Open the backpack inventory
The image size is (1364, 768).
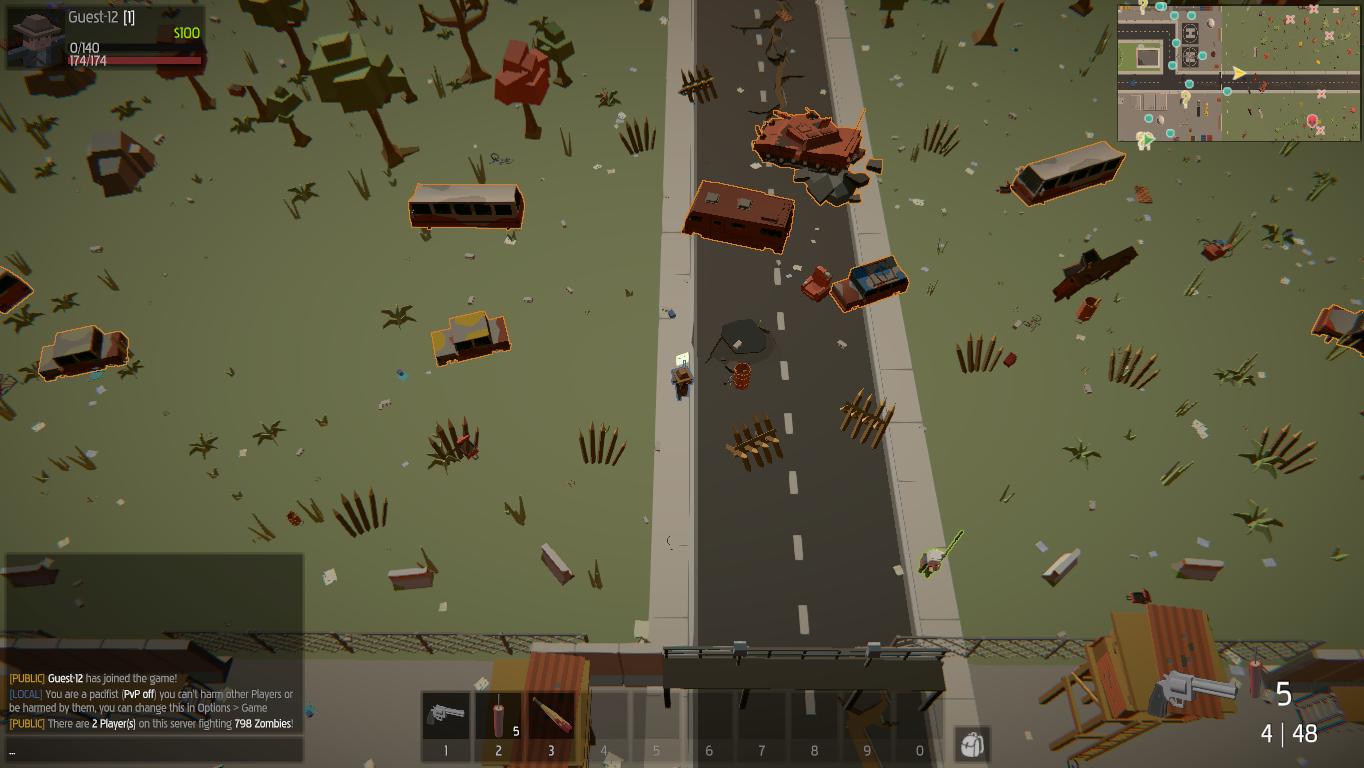point(972,744)
